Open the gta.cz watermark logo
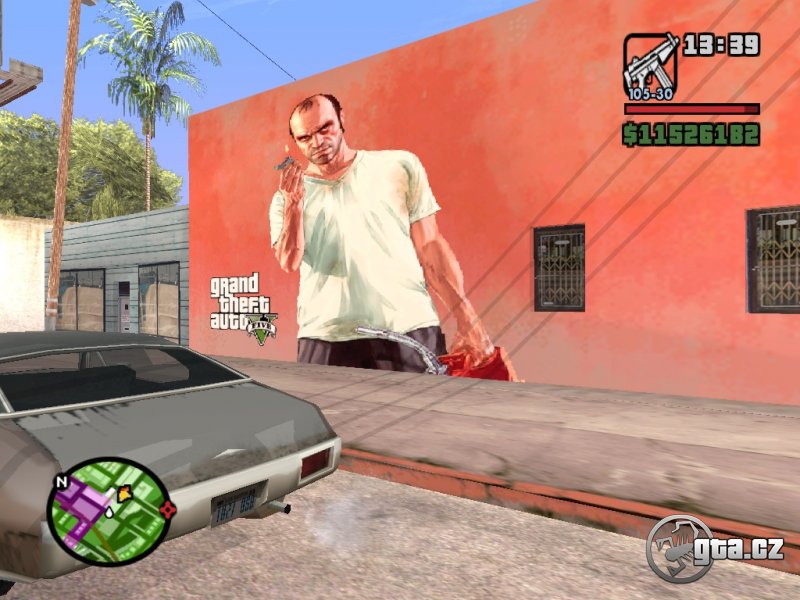This screenshot has height=600, width=800. pyautogui.click(x=714, y=549)
